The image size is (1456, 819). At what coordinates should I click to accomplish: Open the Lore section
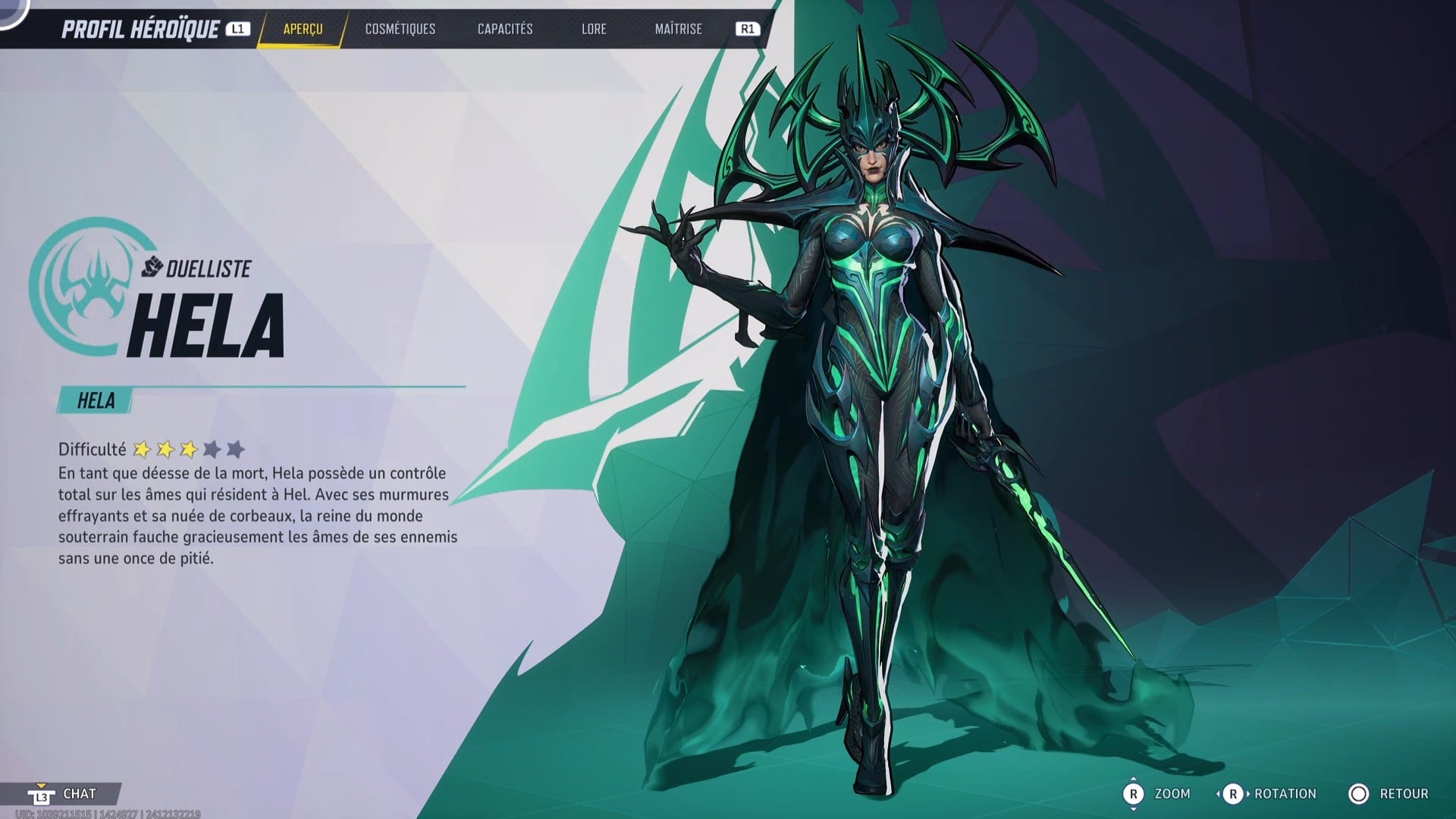click(x=594, y=30)
